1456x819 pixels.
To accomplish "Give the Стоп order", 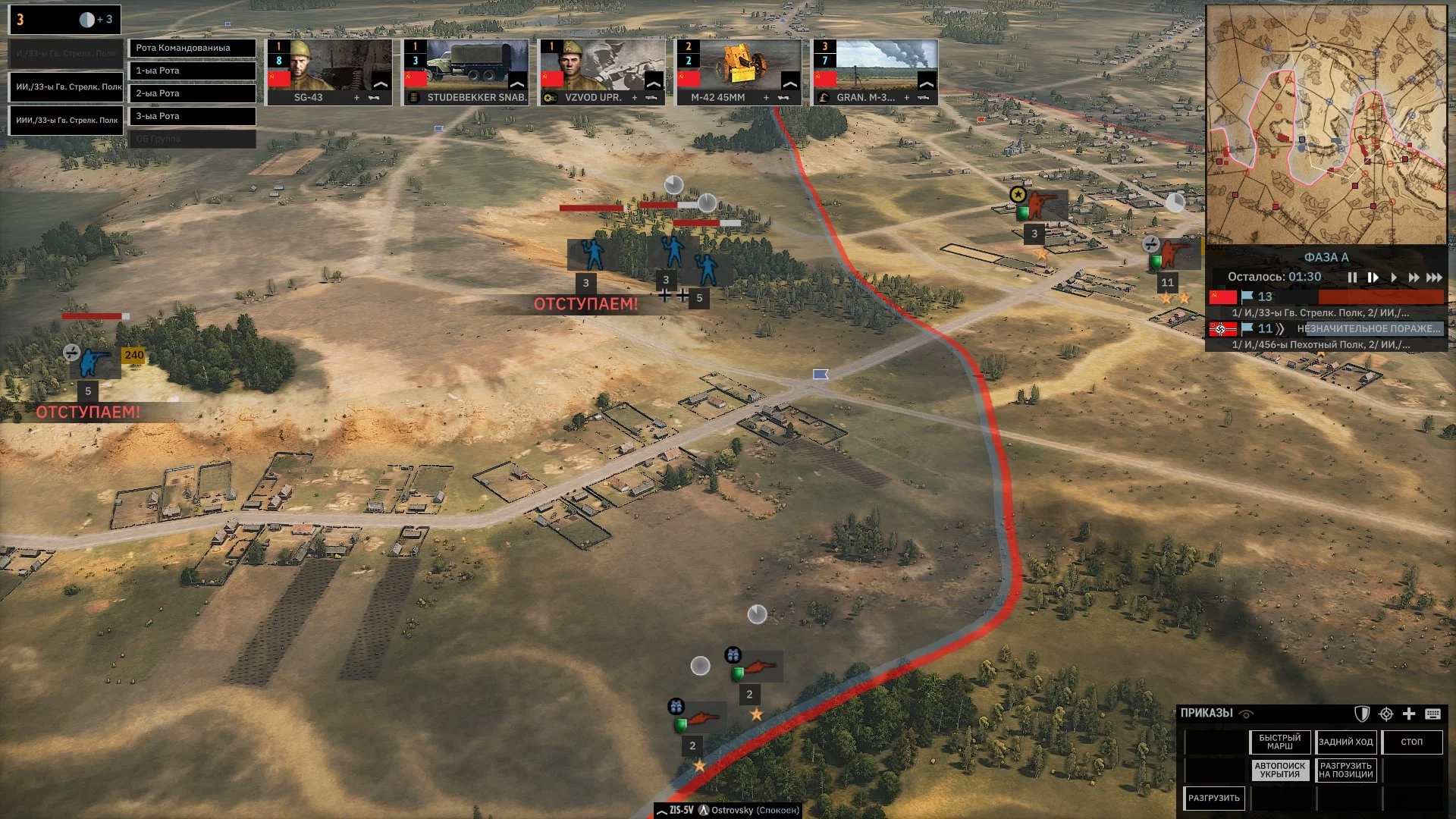I will point(1412,742).
